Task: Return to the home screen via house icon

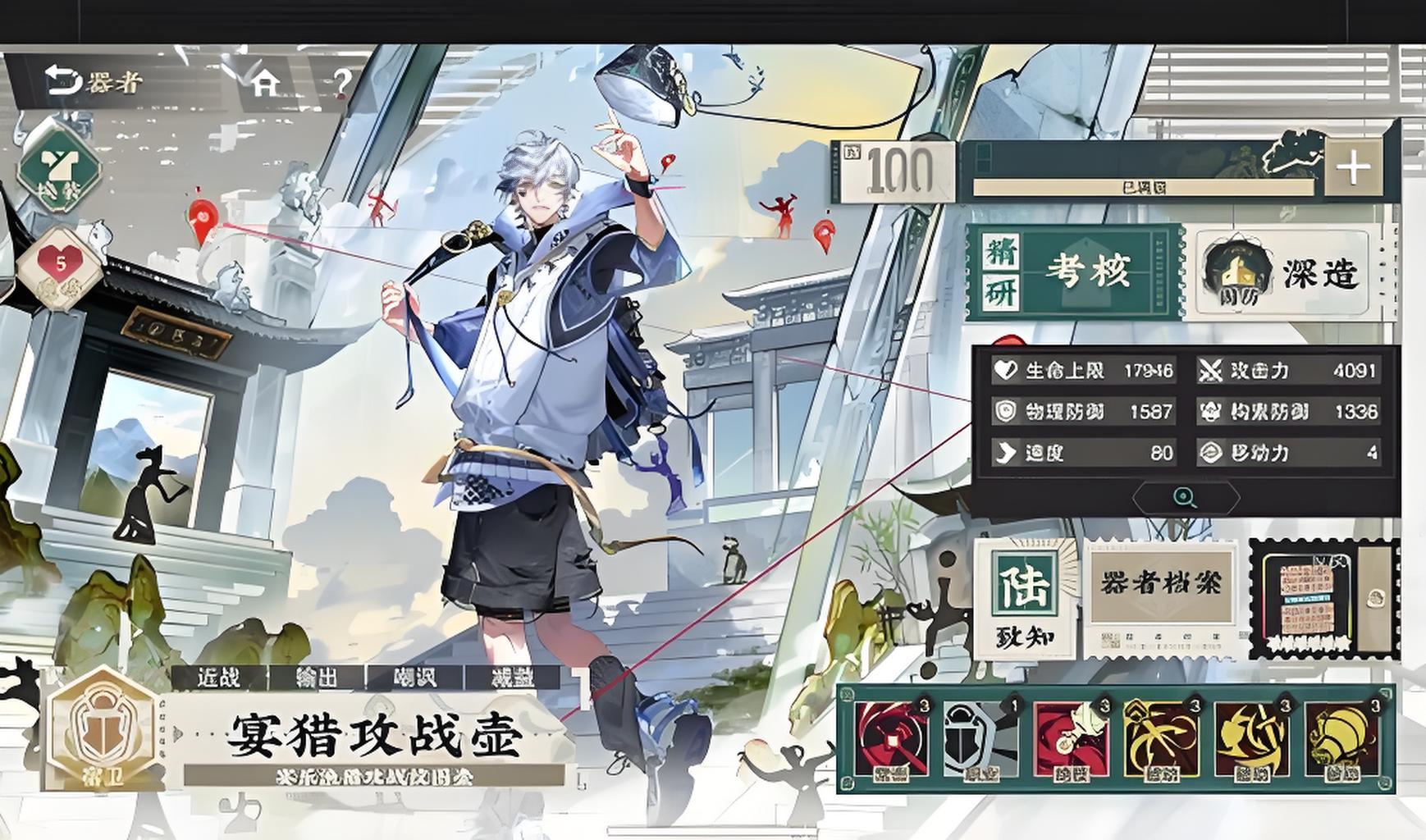Action: pos(265,82)
